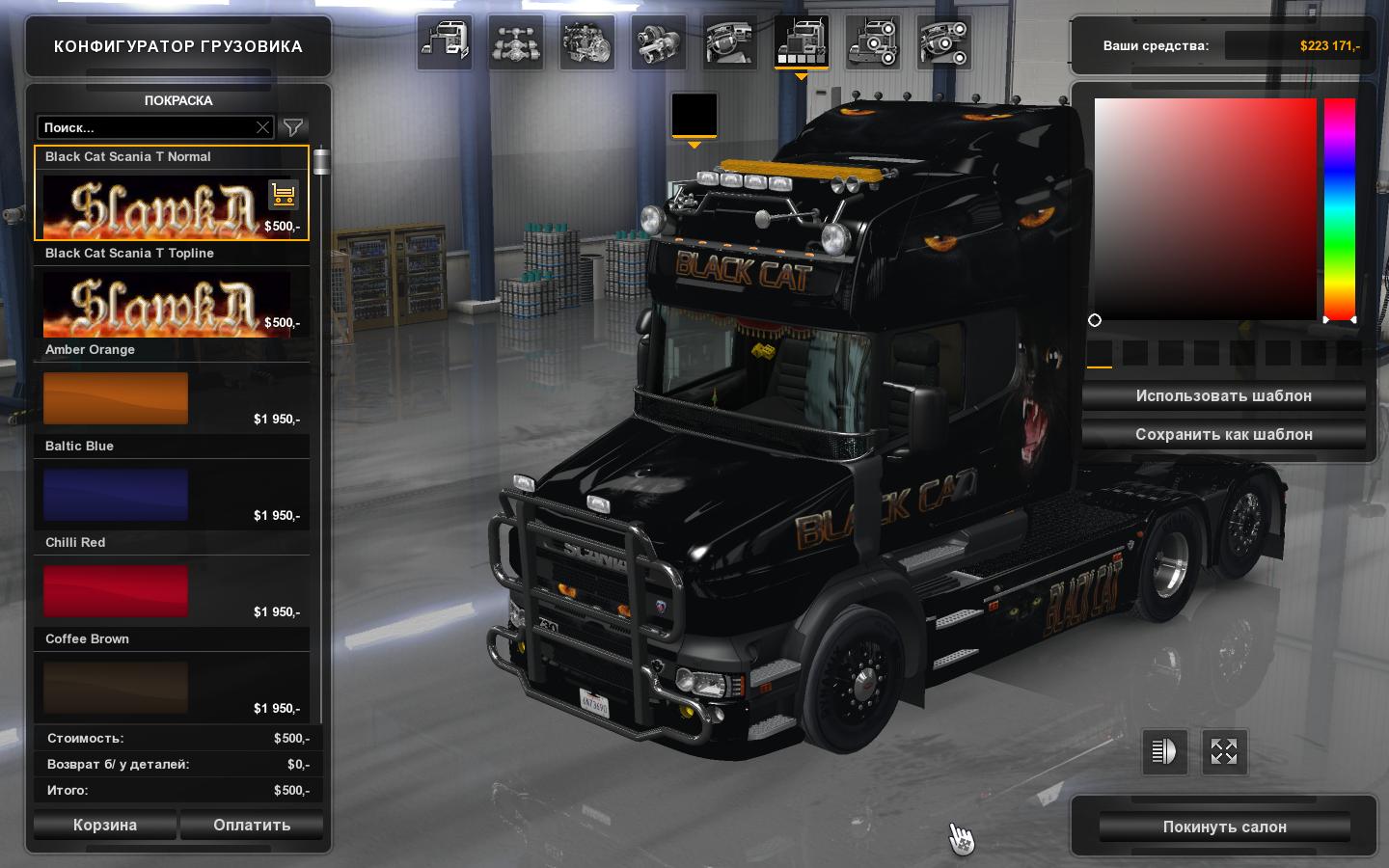Toggle the truck headlights
The image size is (1389, 868).
click(x=1164, y=752)
